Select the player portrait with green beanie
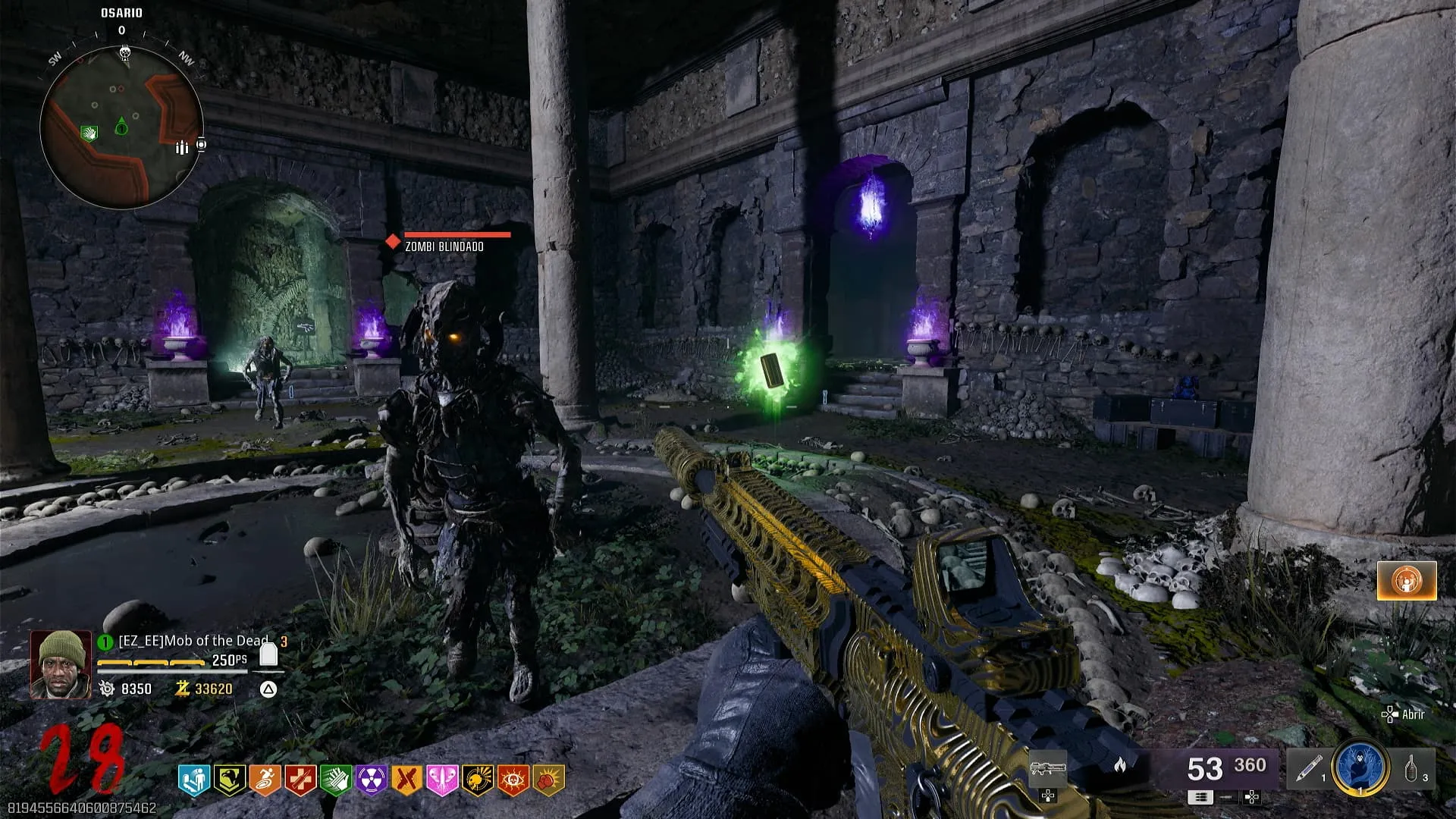Screen dimensions: 1456x819 click(x=61, y=664)
